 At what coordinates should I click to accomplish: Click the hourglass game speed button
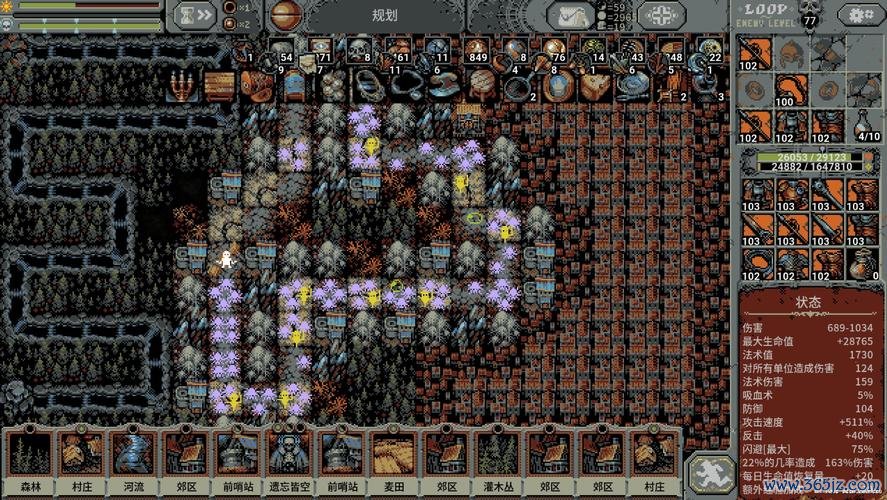[x=195, y=14]
